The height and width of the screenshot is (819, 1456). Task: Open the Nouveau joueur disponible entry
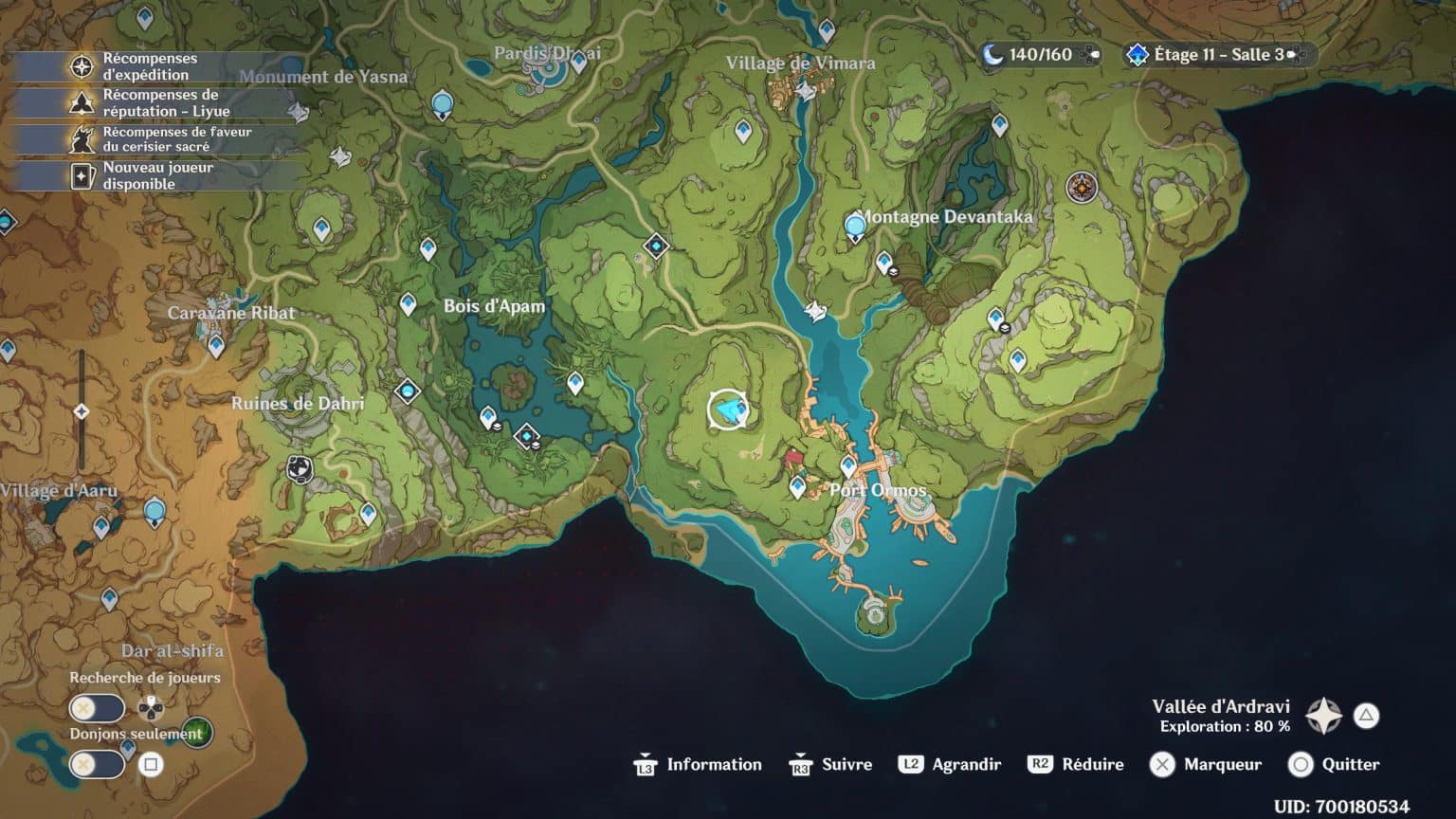[82, 173]
